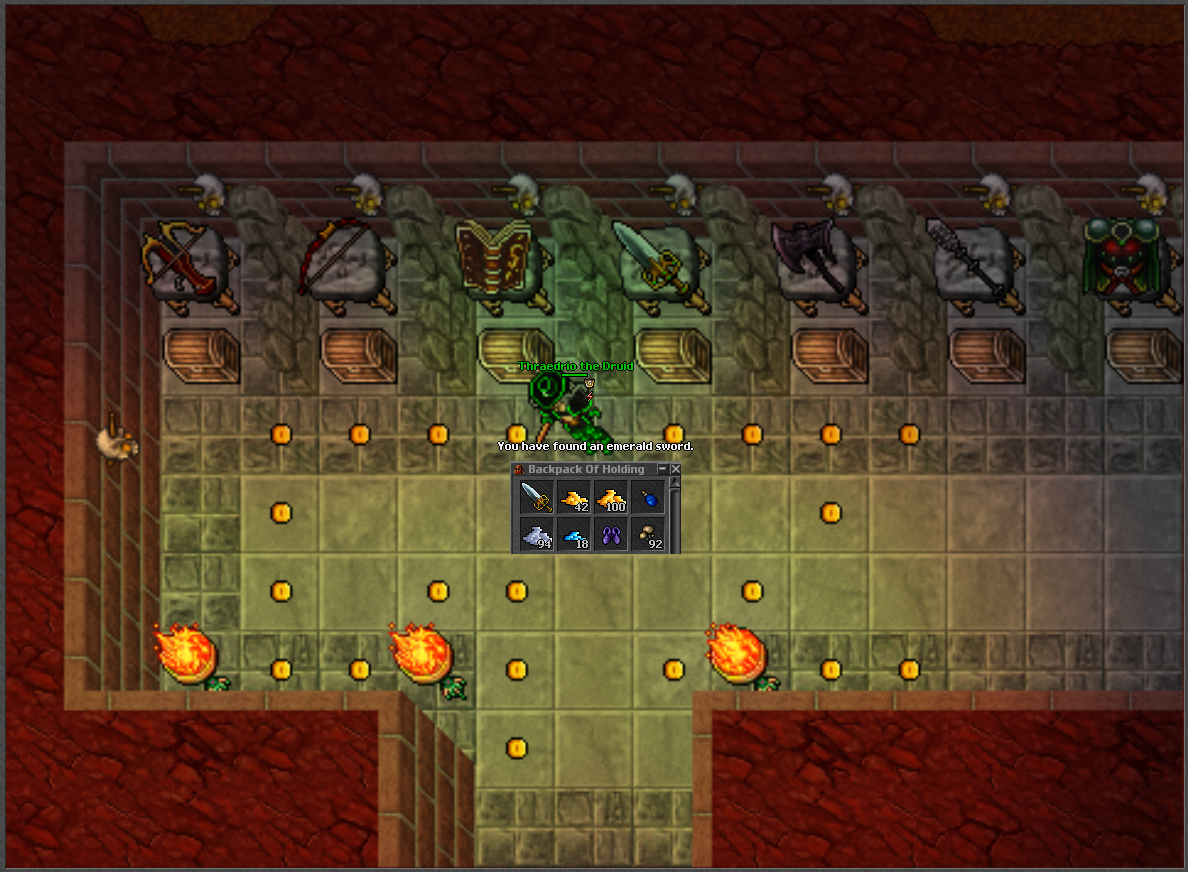Choose the blue mana potion slot
1188x872 pixels.
pyautogui.click(x=648, y=497)
